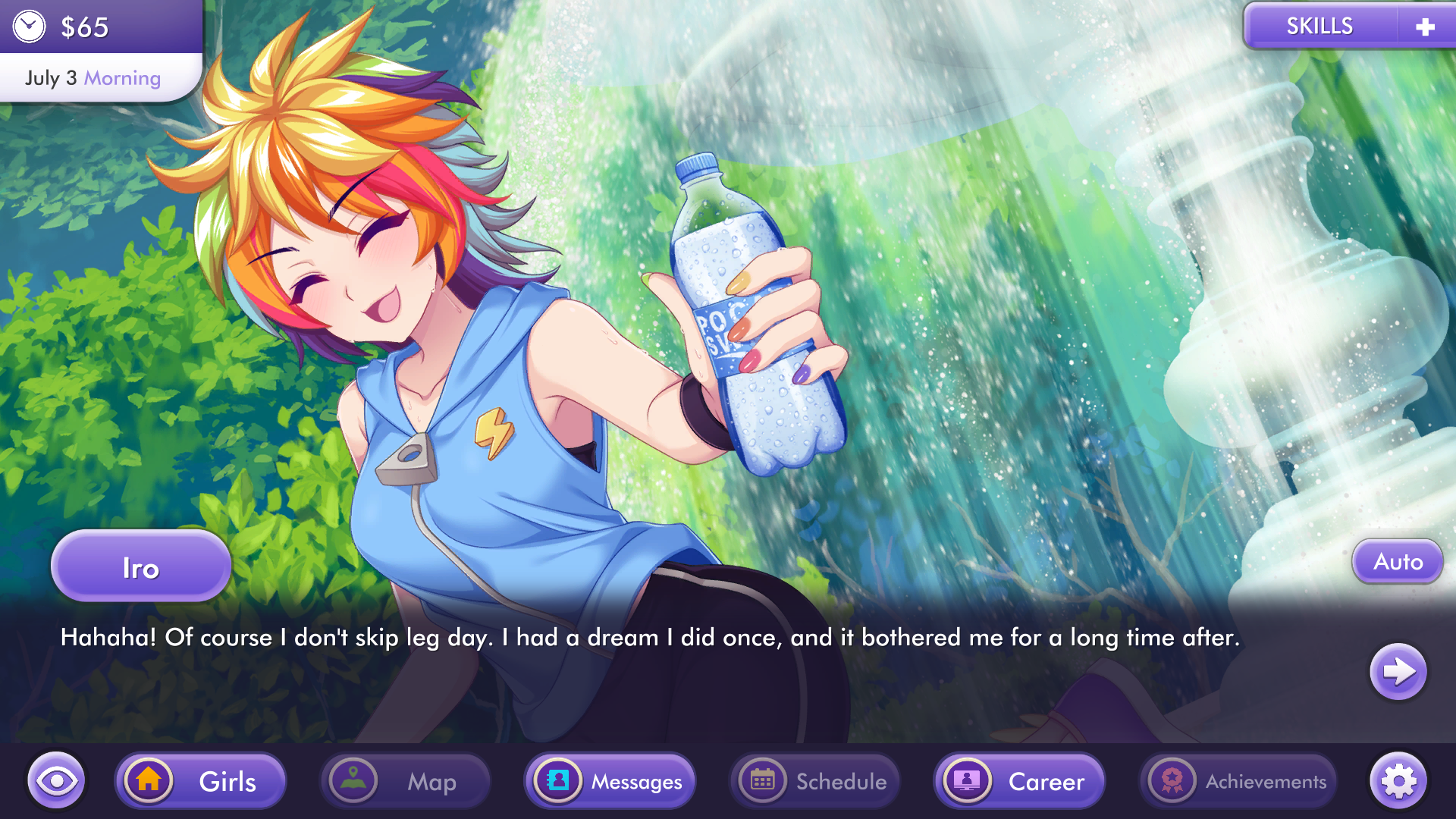Open settings via the gear icon

(x=1398, y=781)
